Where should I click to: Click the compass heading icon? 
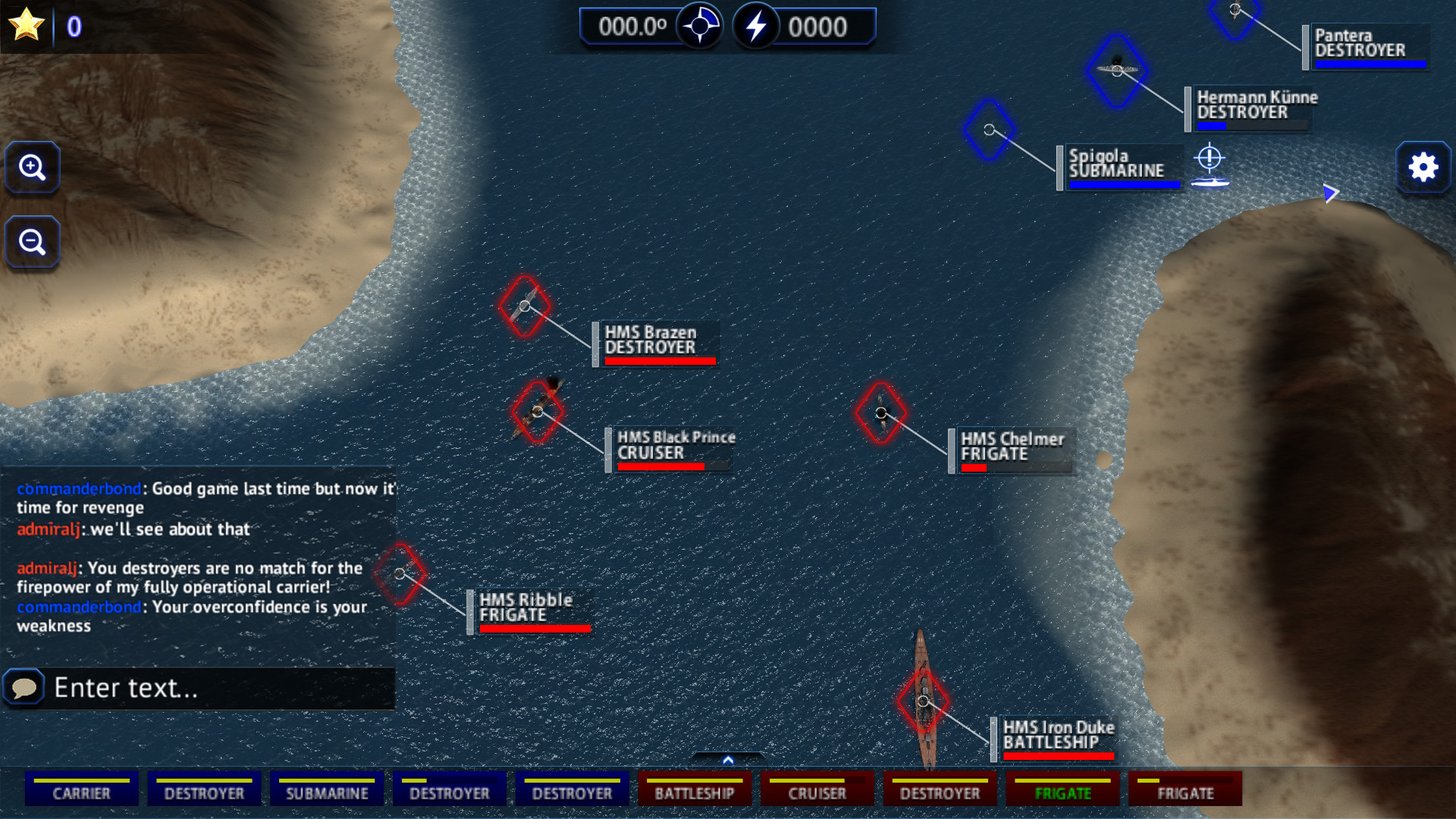[x=698, y=25]
